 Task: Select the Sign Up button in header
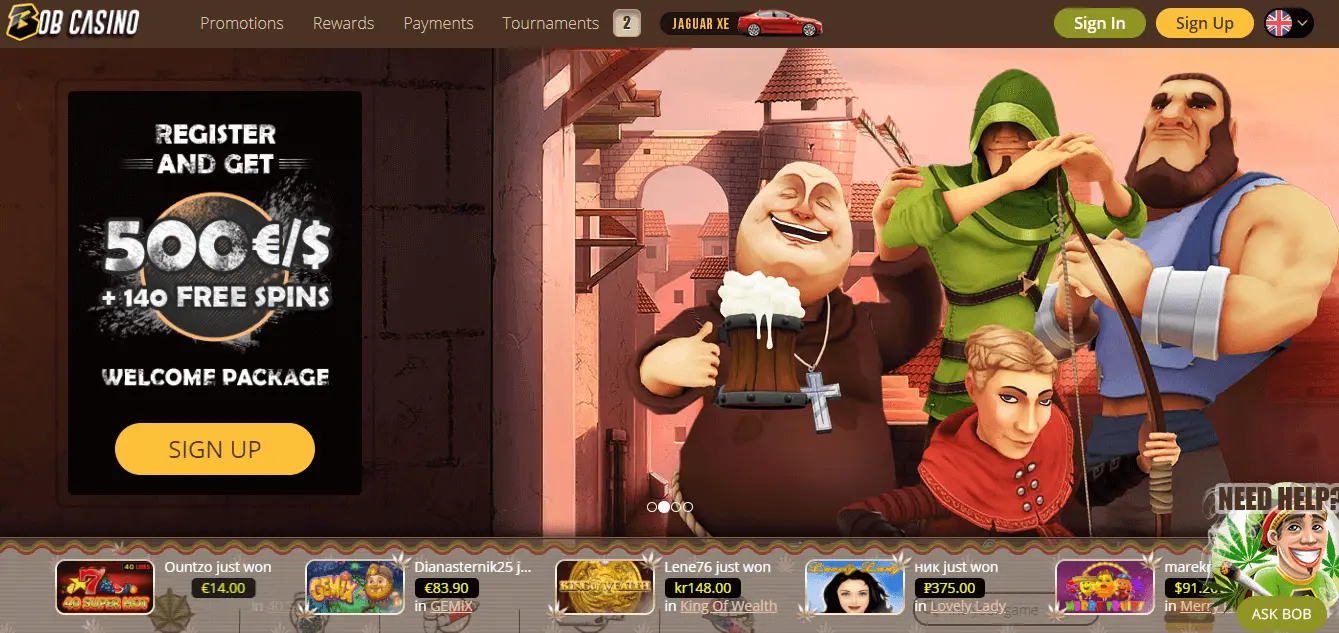1204,23
